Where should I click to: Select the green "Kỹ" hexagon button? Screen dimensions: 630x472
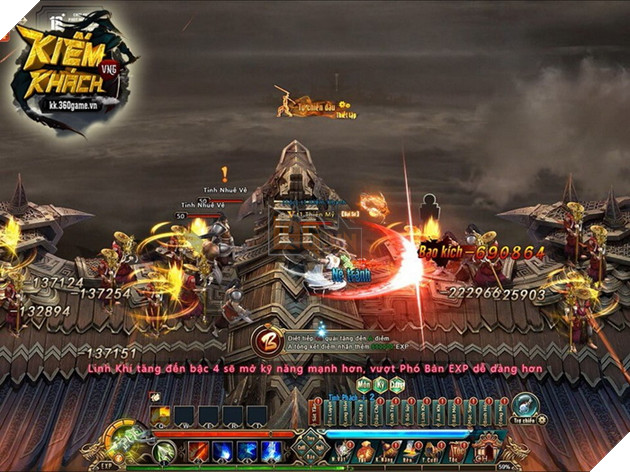tap(380, 383)
